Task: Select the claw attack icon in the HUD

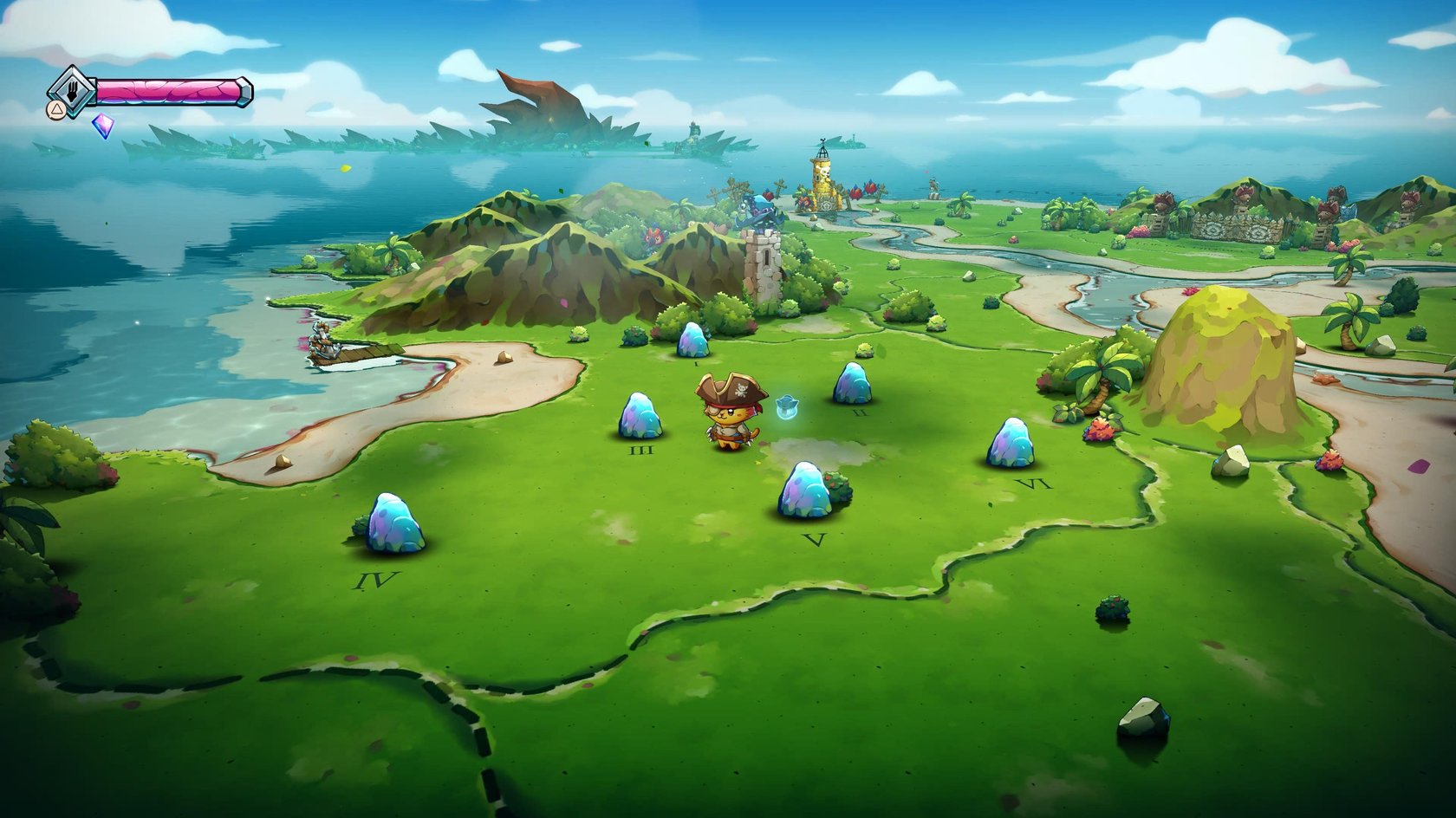Action: (x=74, y=93)
